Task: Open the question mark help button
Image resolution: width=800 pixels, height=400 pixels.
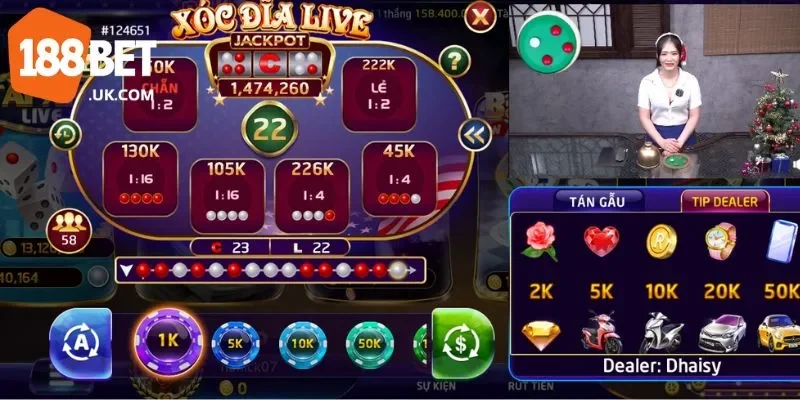Action: [x=454, y=60]
